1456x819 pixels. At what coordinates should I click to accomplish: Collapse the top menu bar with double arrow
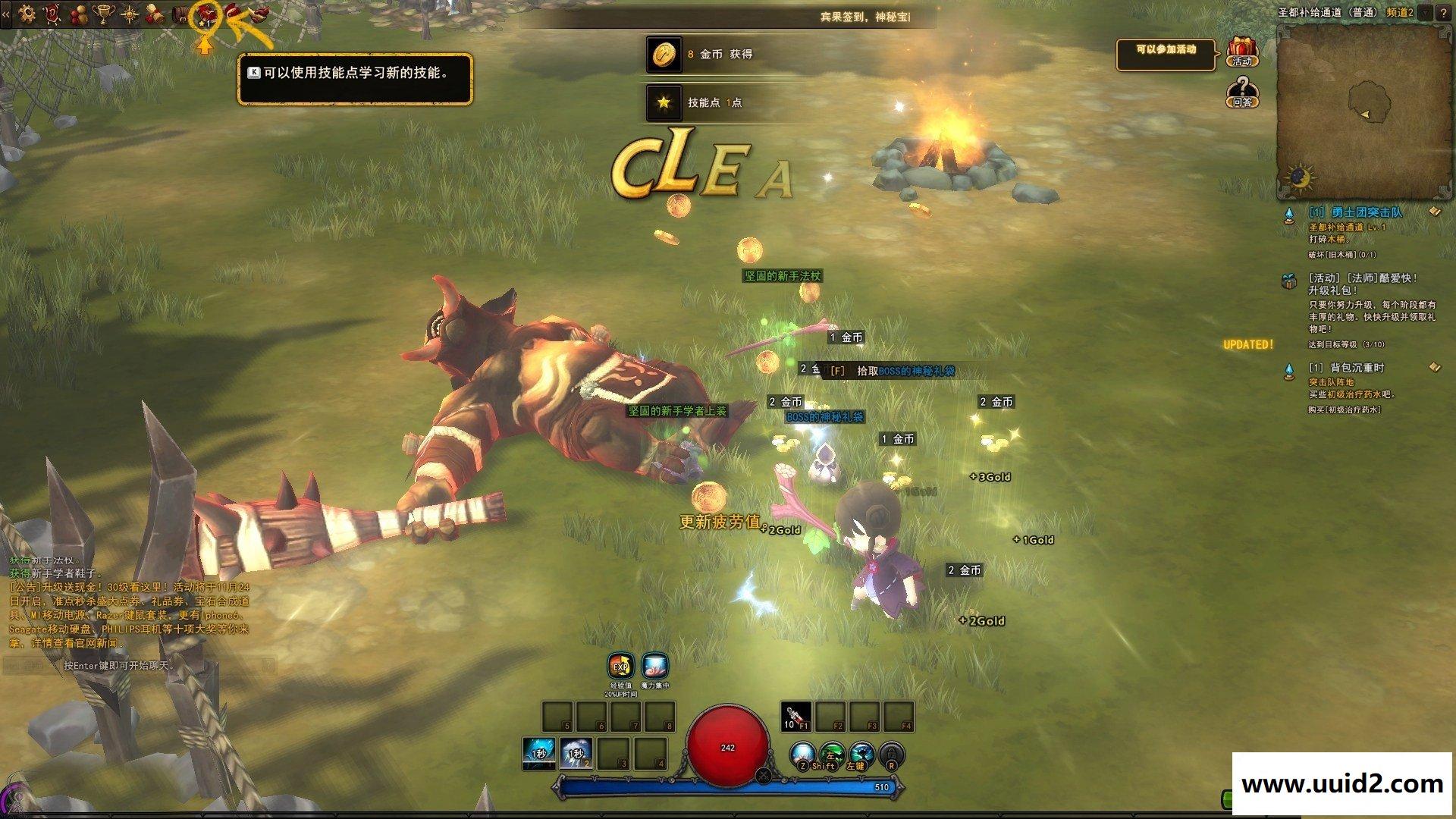click(x=6, y=14)
